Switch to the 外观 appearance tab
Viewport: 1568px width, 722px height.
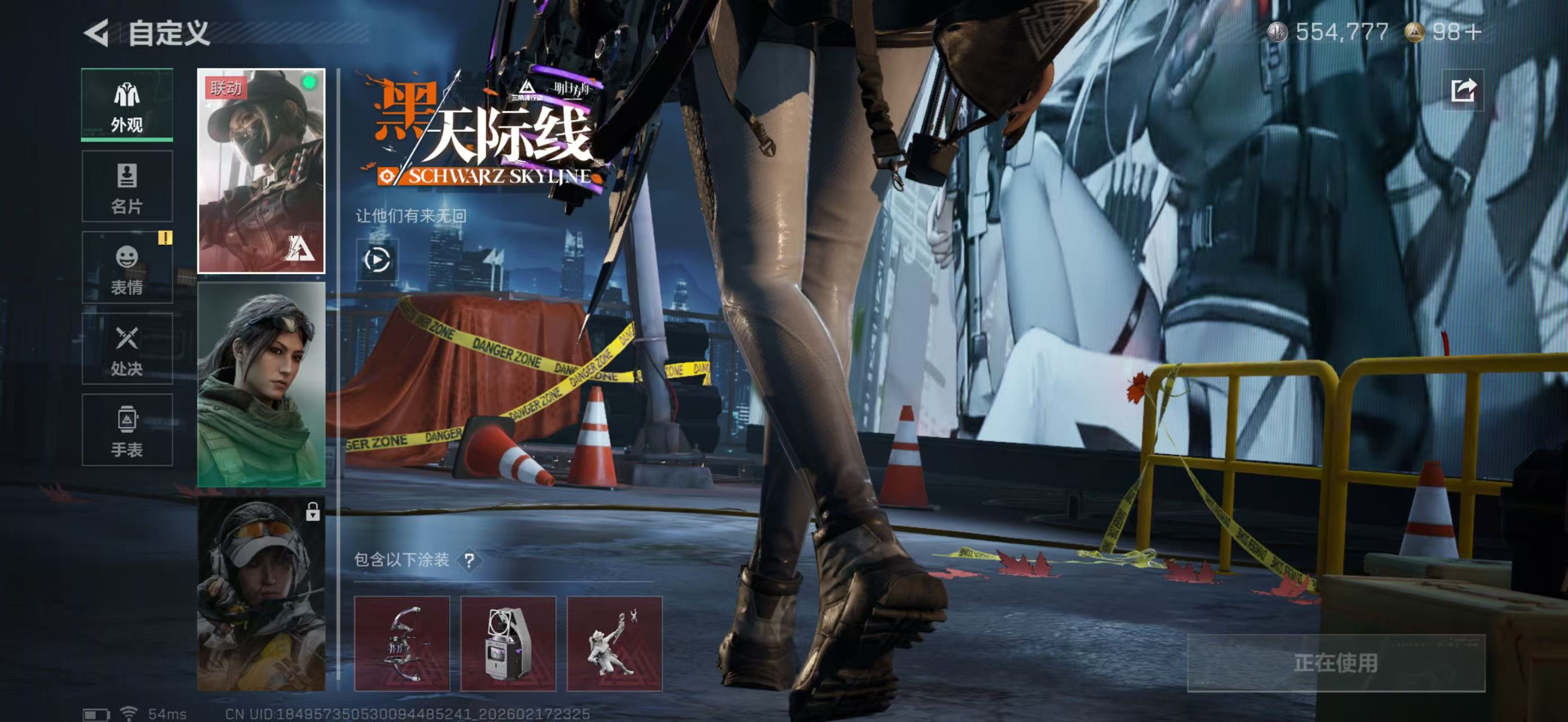(x=127, y=105)
